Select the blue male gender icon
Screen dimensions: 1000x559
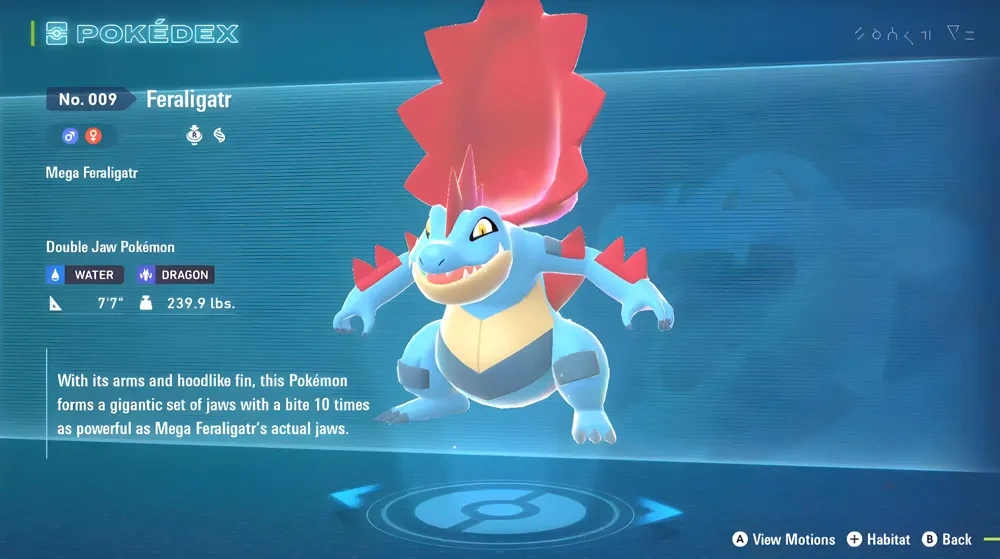coord(70,135)
